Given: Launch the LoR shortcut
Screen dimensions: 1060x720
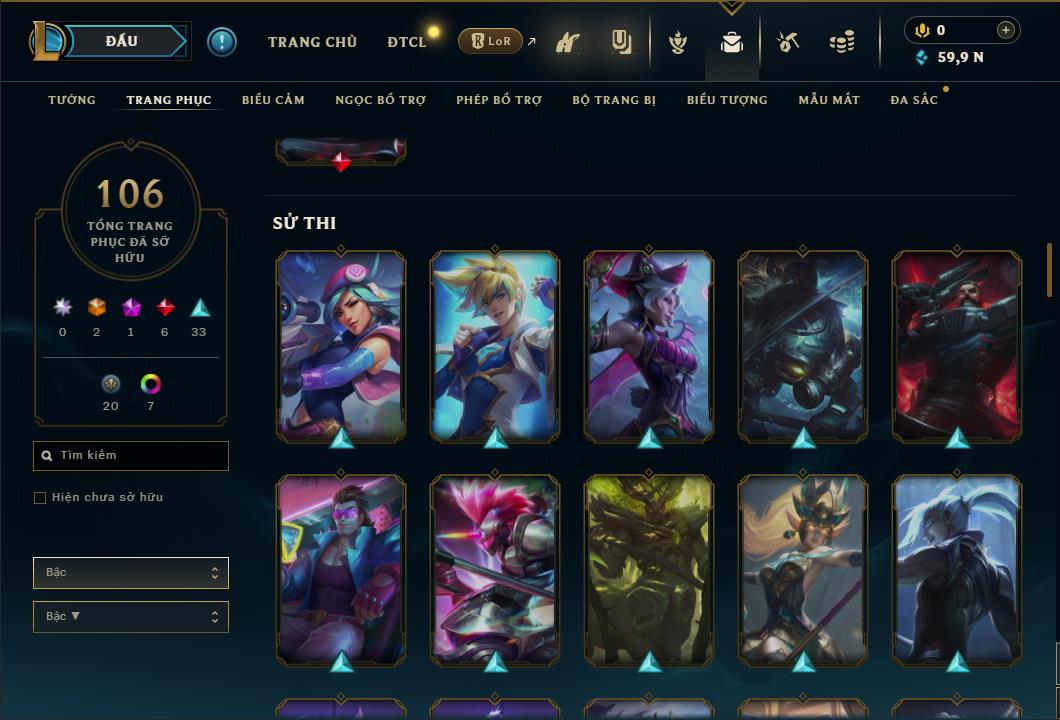Looking at the screenshot, I should point(491,41).
